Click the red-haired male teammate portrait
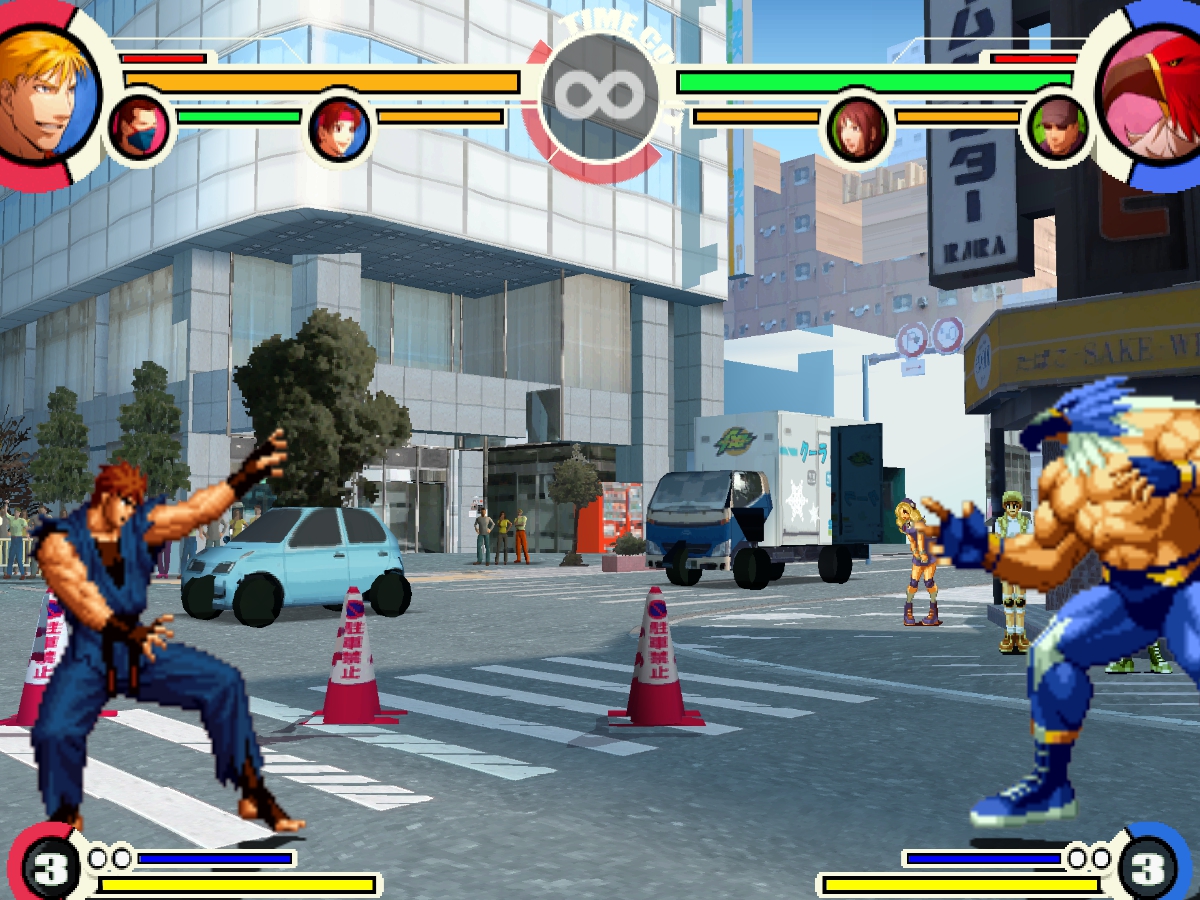 tap(340, 129)
